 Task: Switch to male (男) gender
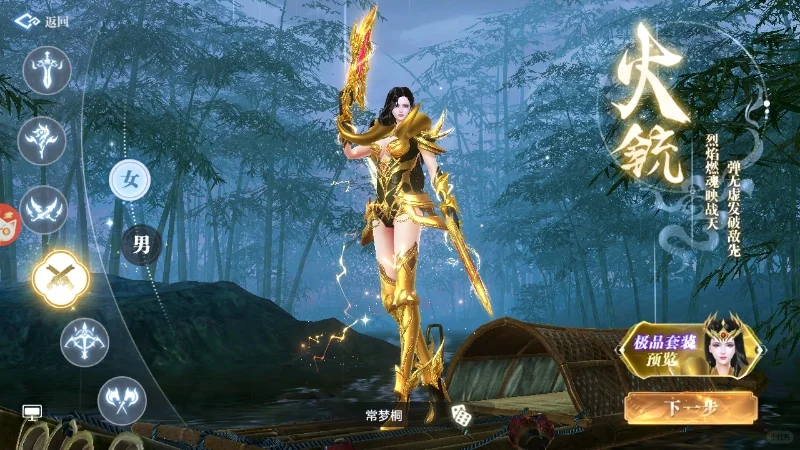pyautogui.click(x=141, y=243)
